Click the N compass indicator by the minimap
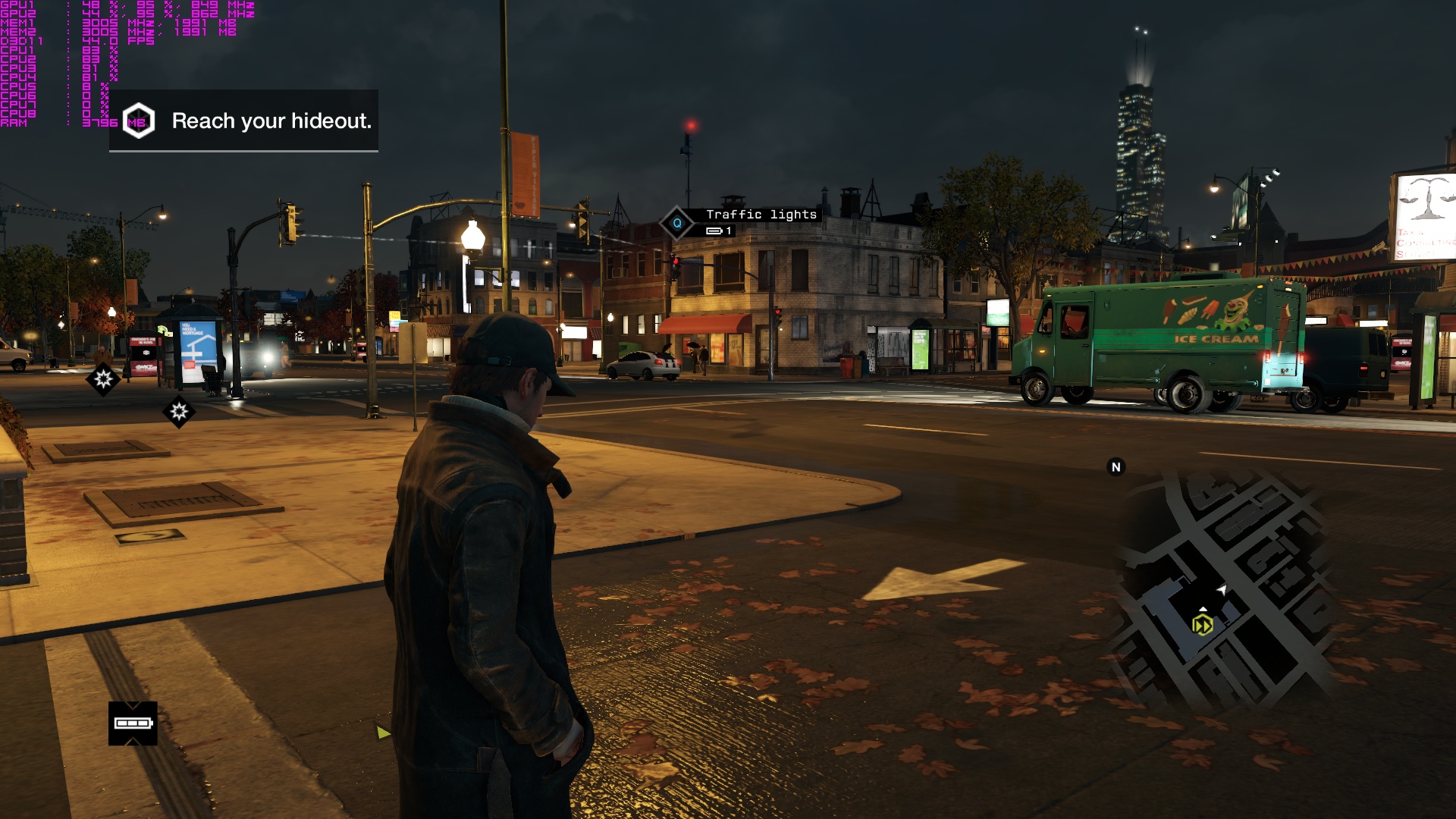This screenshot has height=819, width=1456. [x=1116, y=467]
